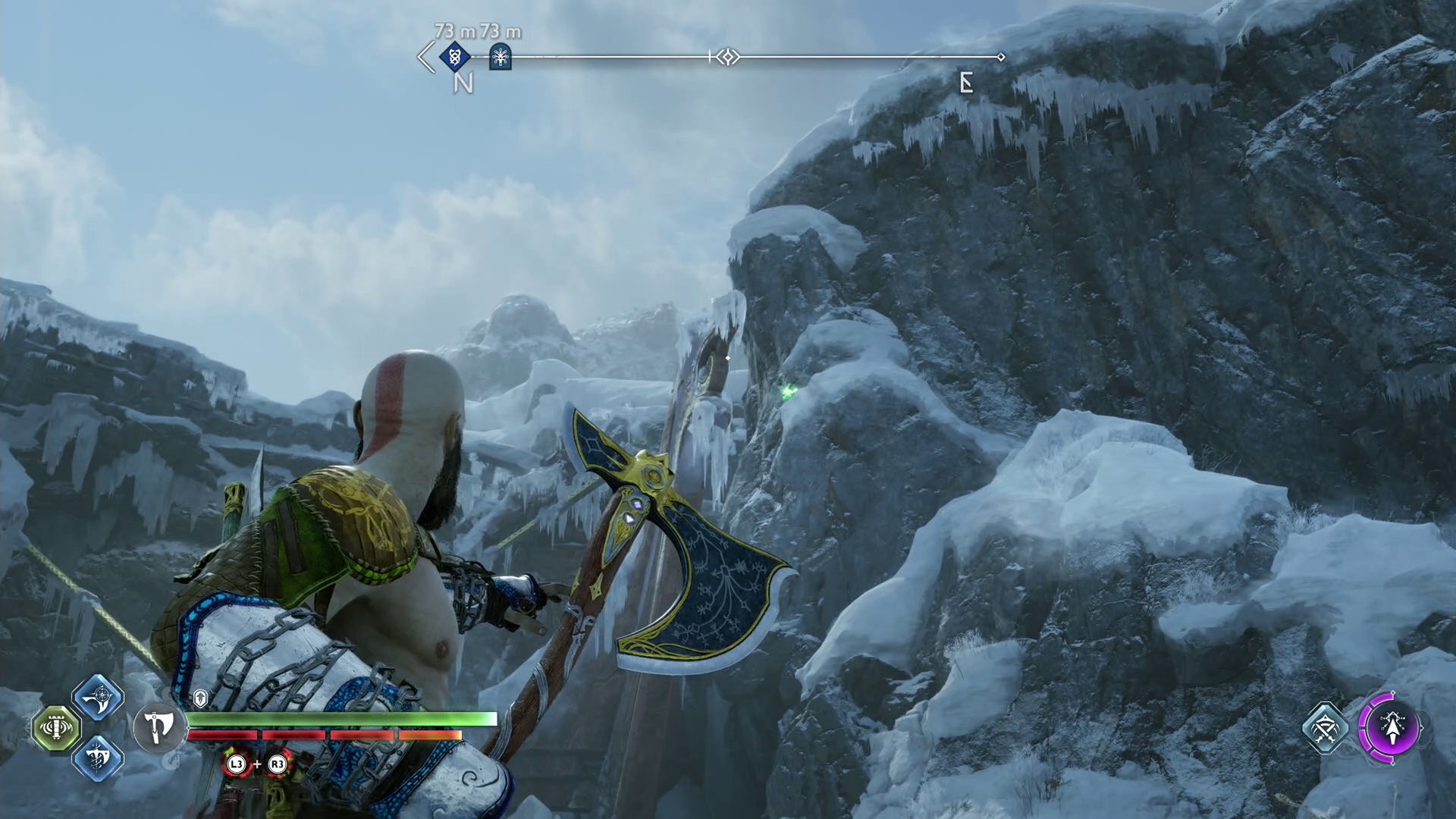Screen dimensions: 1456x819
Task: Select the Leviathan Axe weapon icon
Action: tap(158, 727)
